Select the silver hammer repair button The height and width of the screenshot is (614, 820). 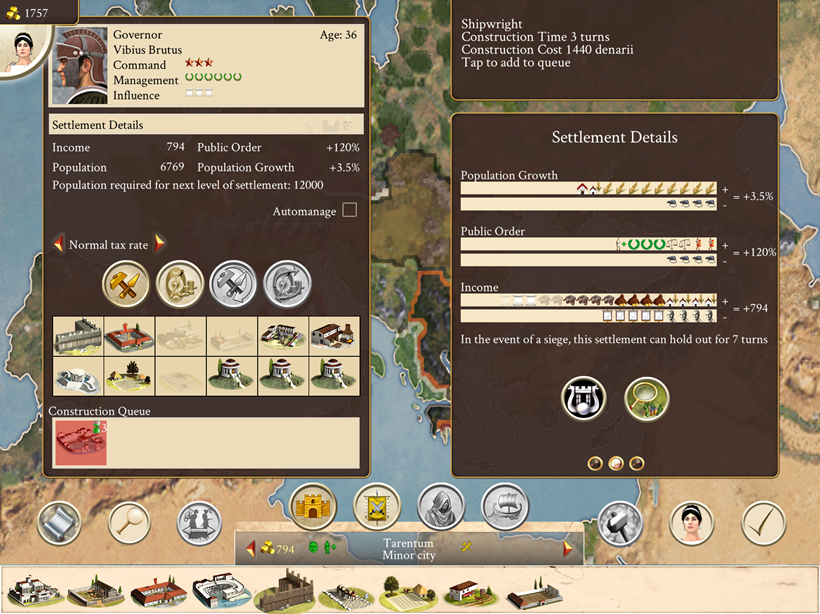tap(233, 285)
